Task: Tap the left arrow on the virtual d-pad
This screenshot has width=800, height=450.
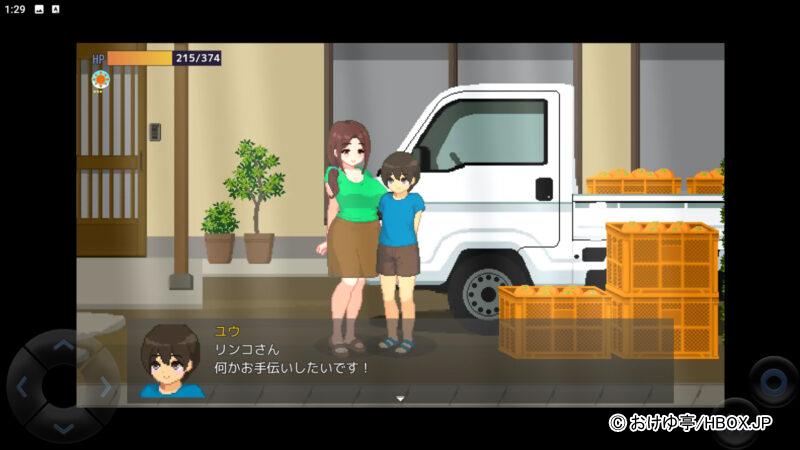Action: [x=22, y=387]
